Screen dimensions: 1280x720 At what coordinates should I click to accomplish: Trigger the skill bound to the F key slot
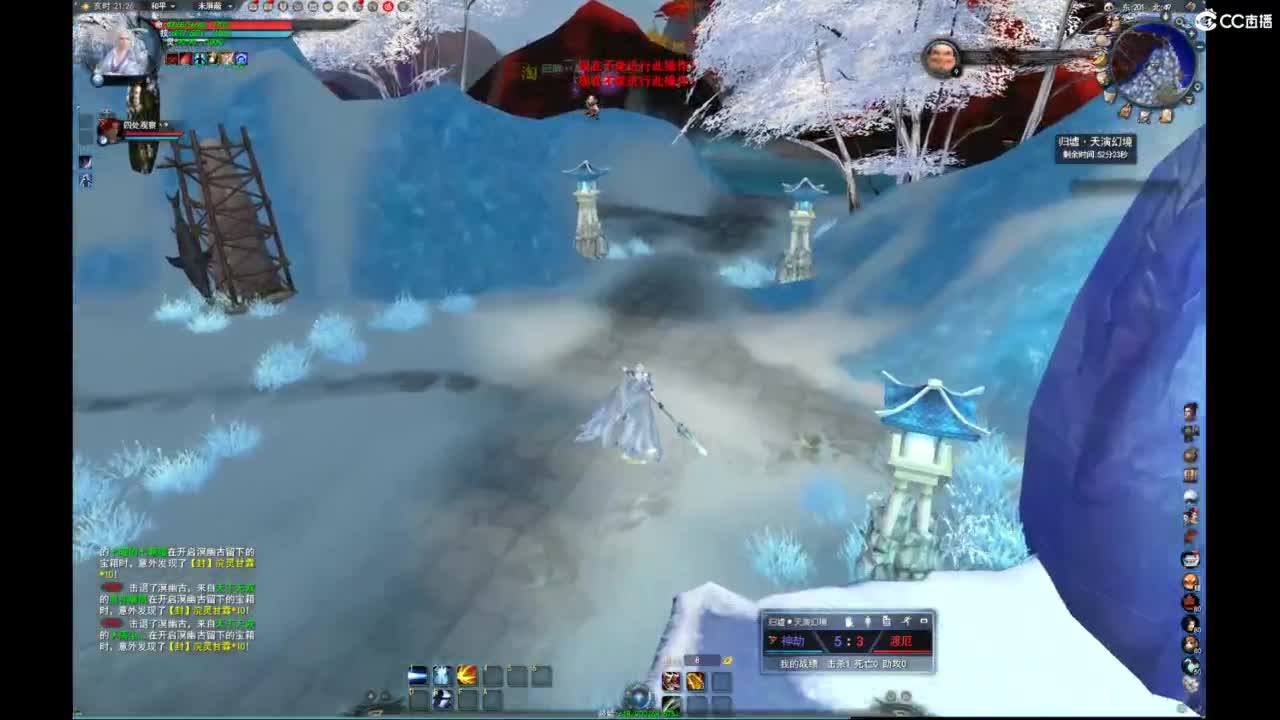(466, 697)
